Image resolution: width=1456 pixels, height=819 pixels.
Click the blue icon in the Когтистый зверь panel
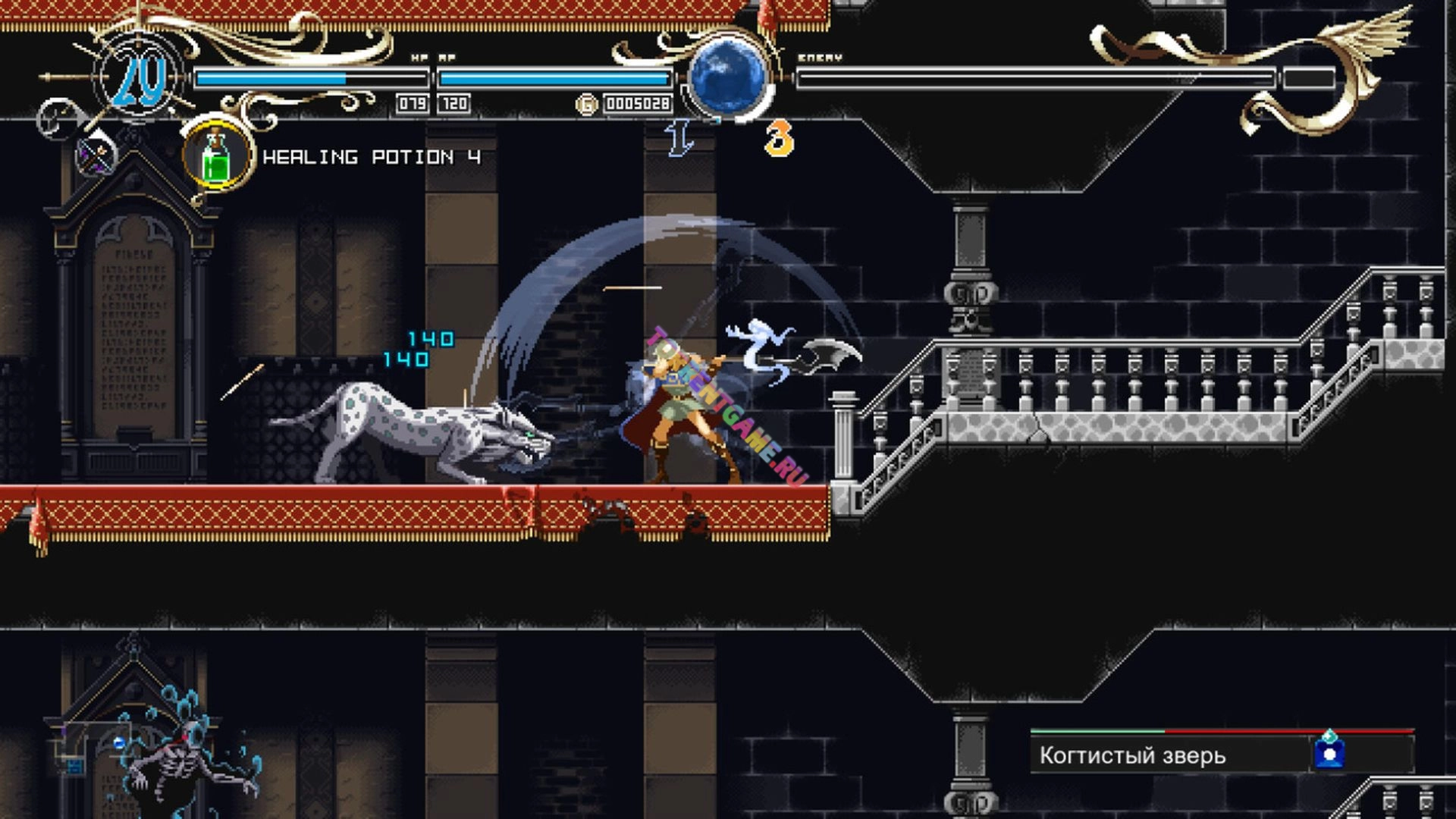pos(1329,752)
